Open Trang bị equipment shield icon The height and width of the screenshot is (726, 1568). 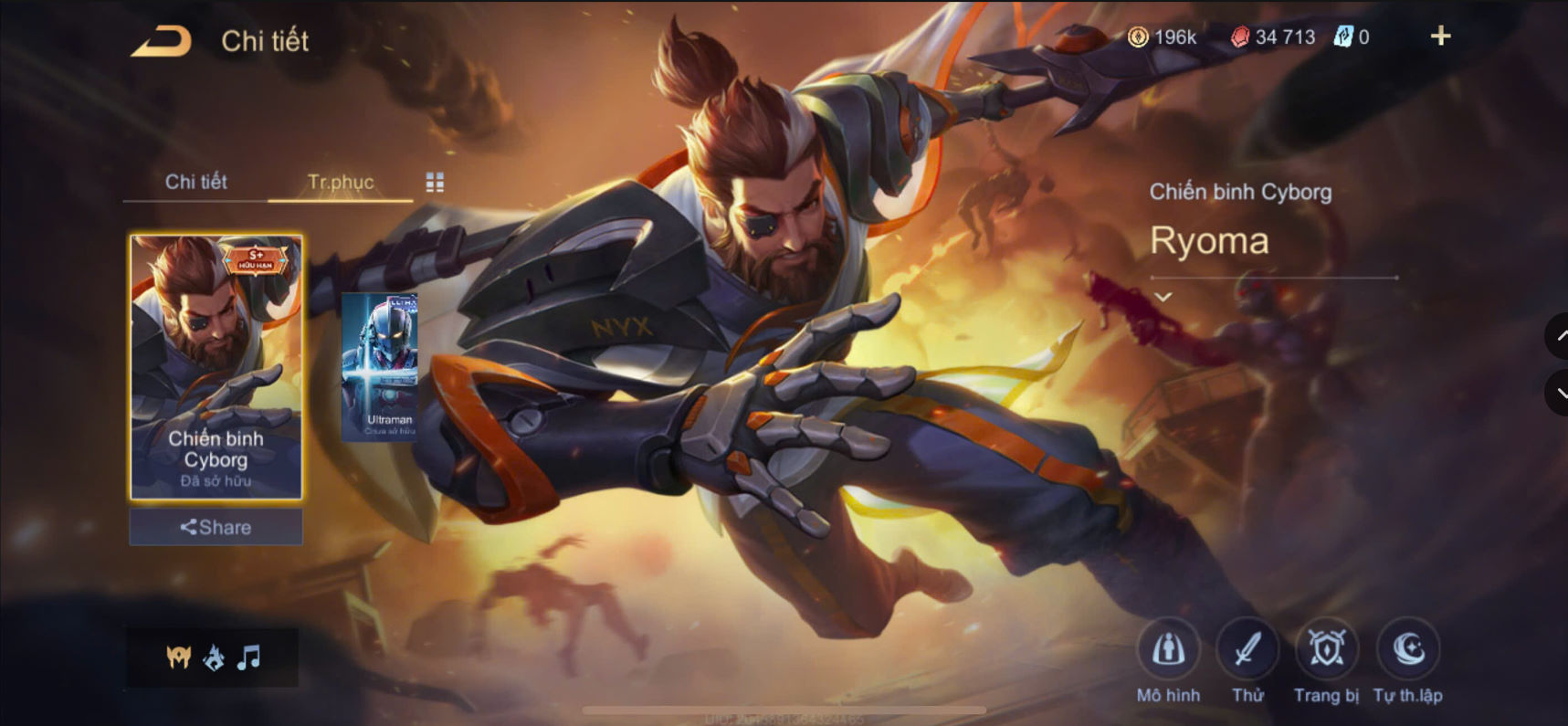tap(1328, 648)
